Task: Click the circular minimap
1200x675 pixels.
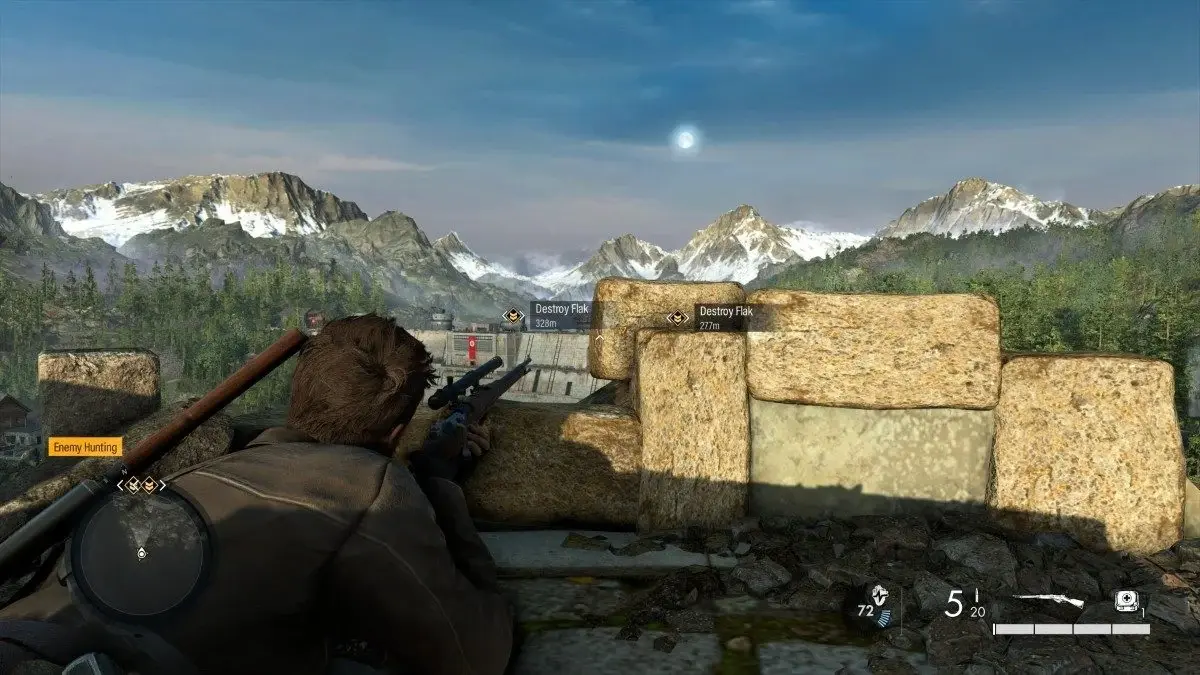Action: click(141, 551)
